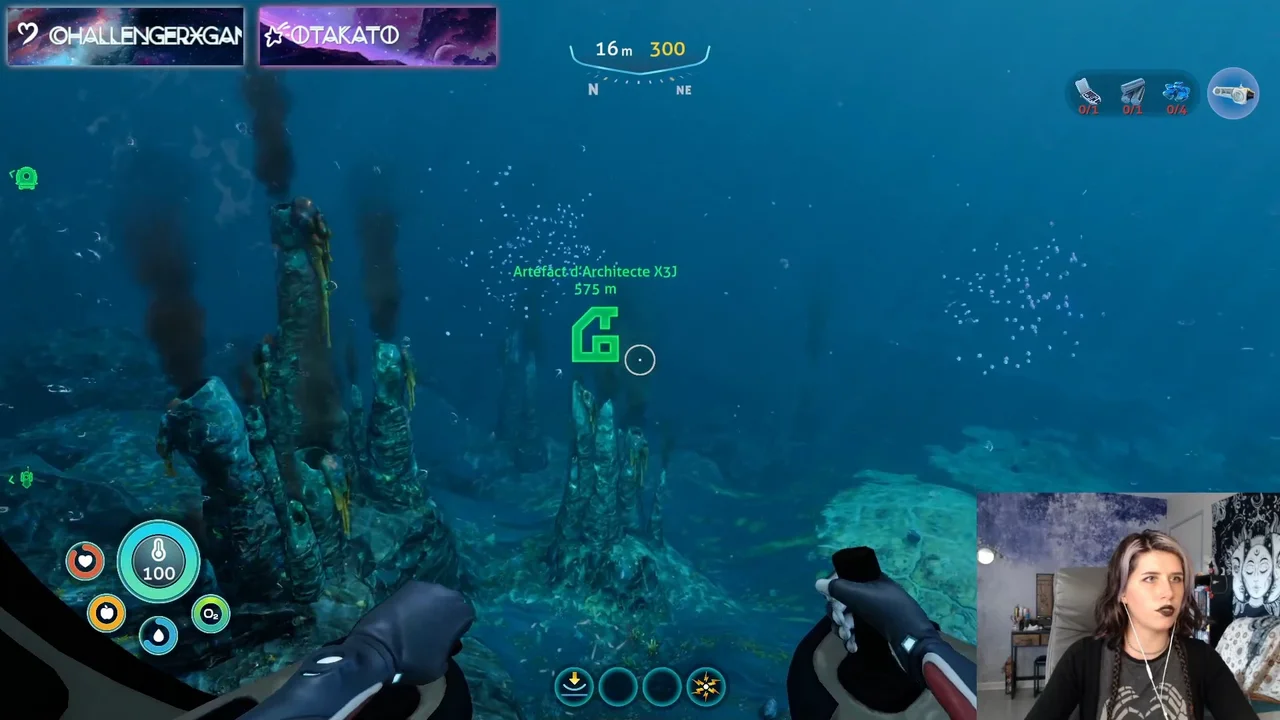Select the Artefact d'Architecte X3J beacon marker
This screenshot has width=1280, height=720.
click(x=595, y=335)
